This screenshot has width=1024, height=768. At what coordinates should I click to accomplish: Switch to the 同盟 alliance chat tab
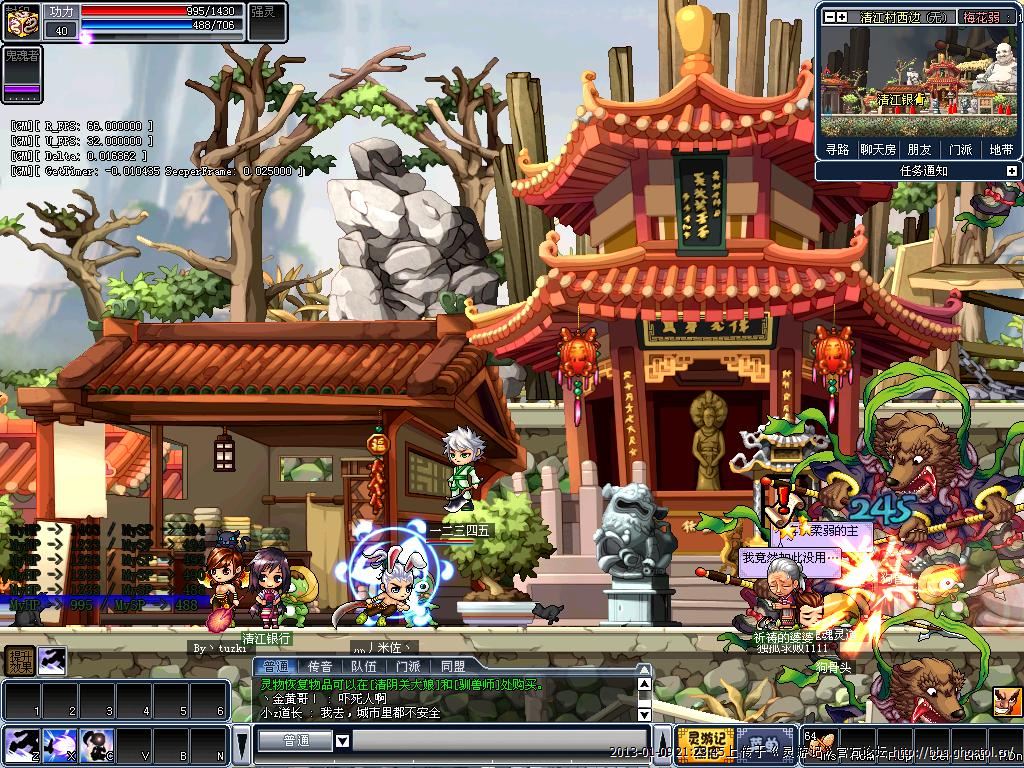tap(453, 666)
